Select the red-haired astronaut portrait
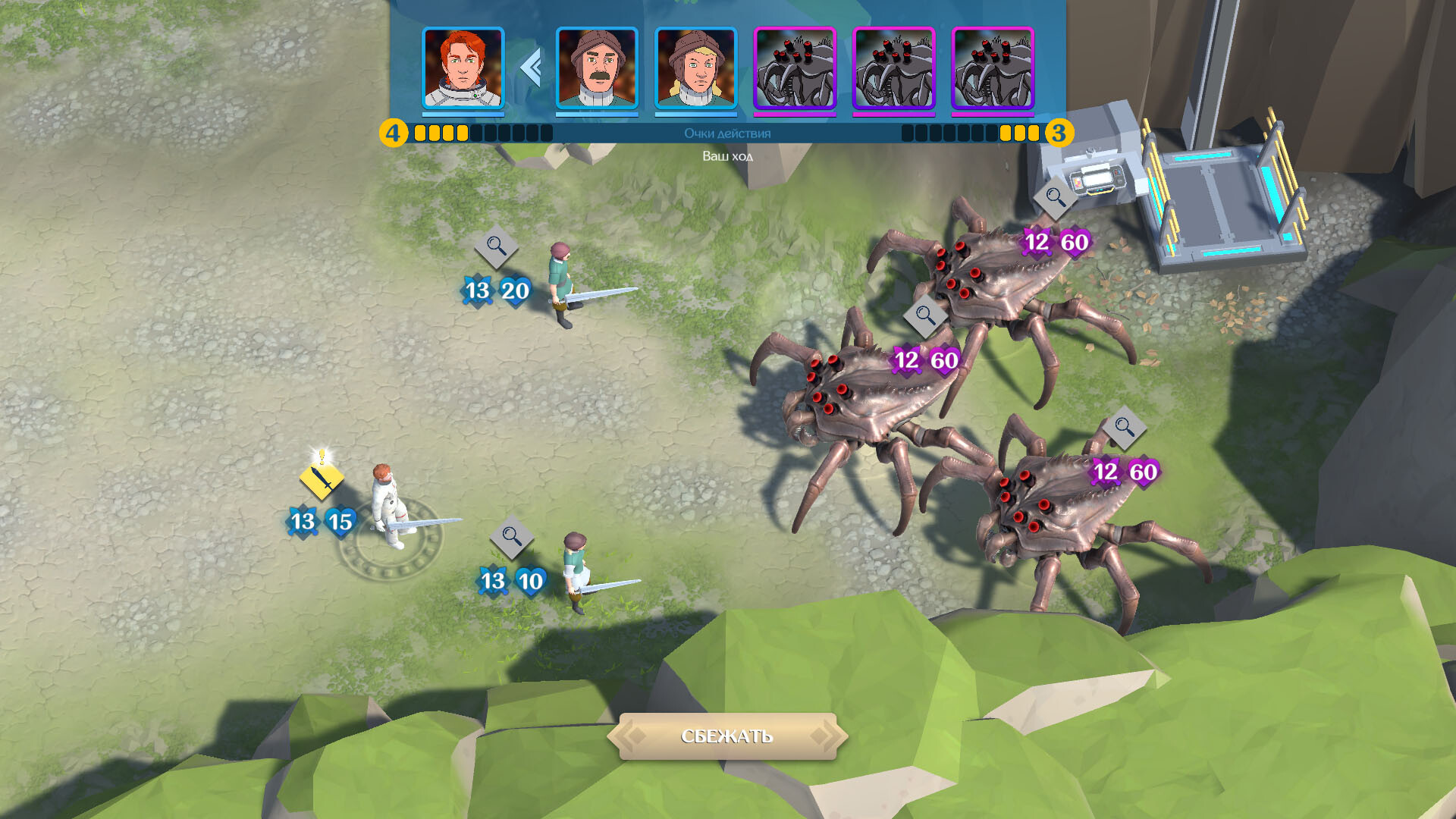 tap(463, 69)
